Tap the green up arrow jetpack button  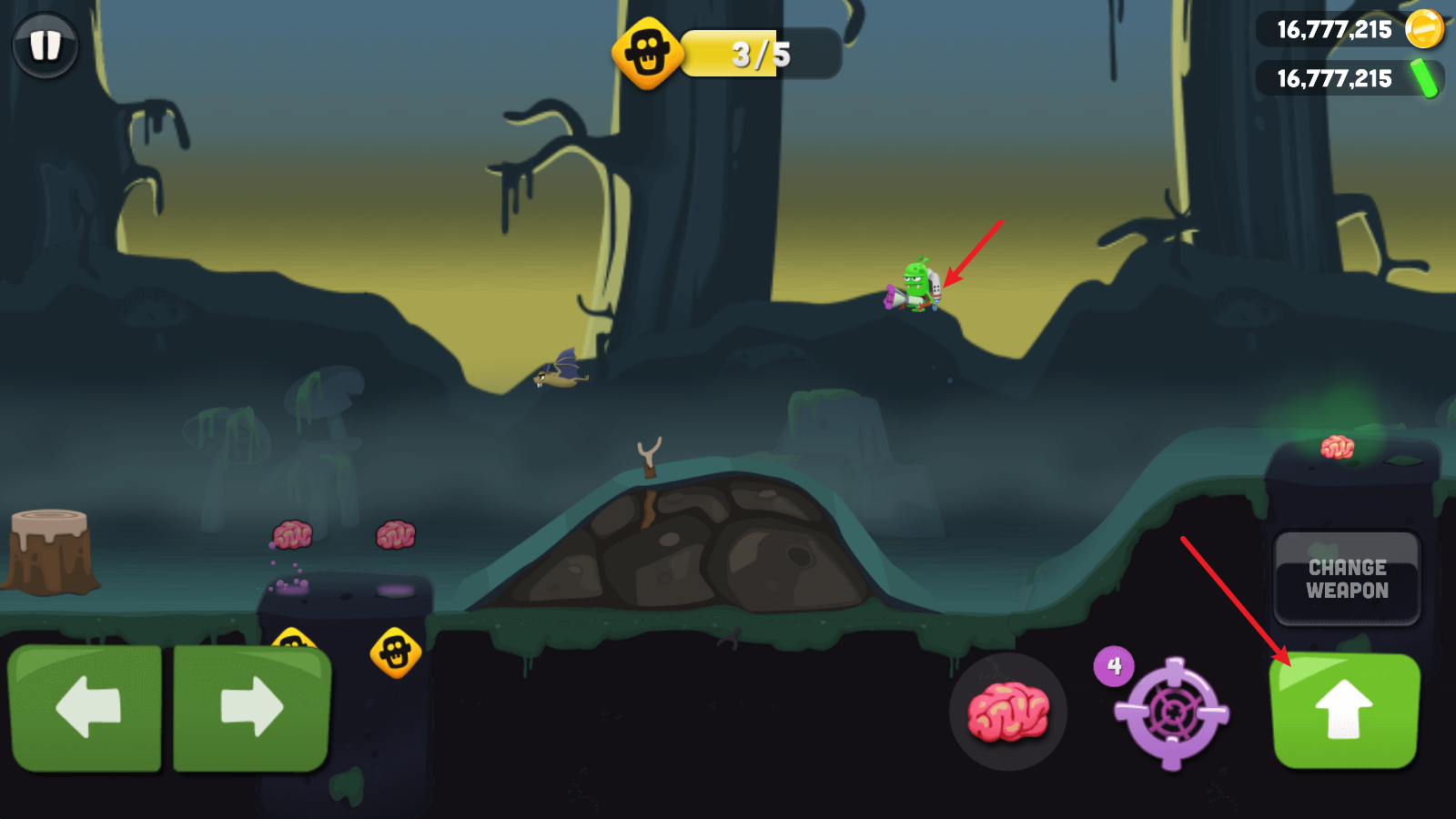[1345, 711]
